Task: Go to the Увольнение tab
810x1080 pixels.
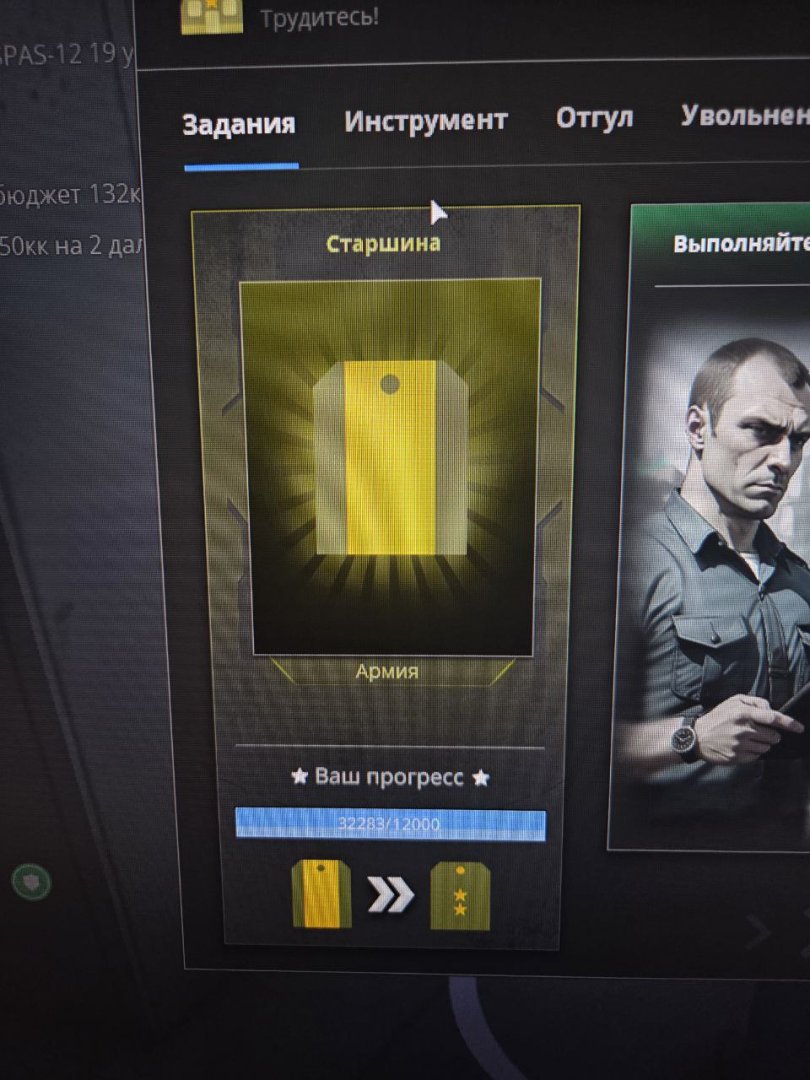Action: click(x=746, y=115)
